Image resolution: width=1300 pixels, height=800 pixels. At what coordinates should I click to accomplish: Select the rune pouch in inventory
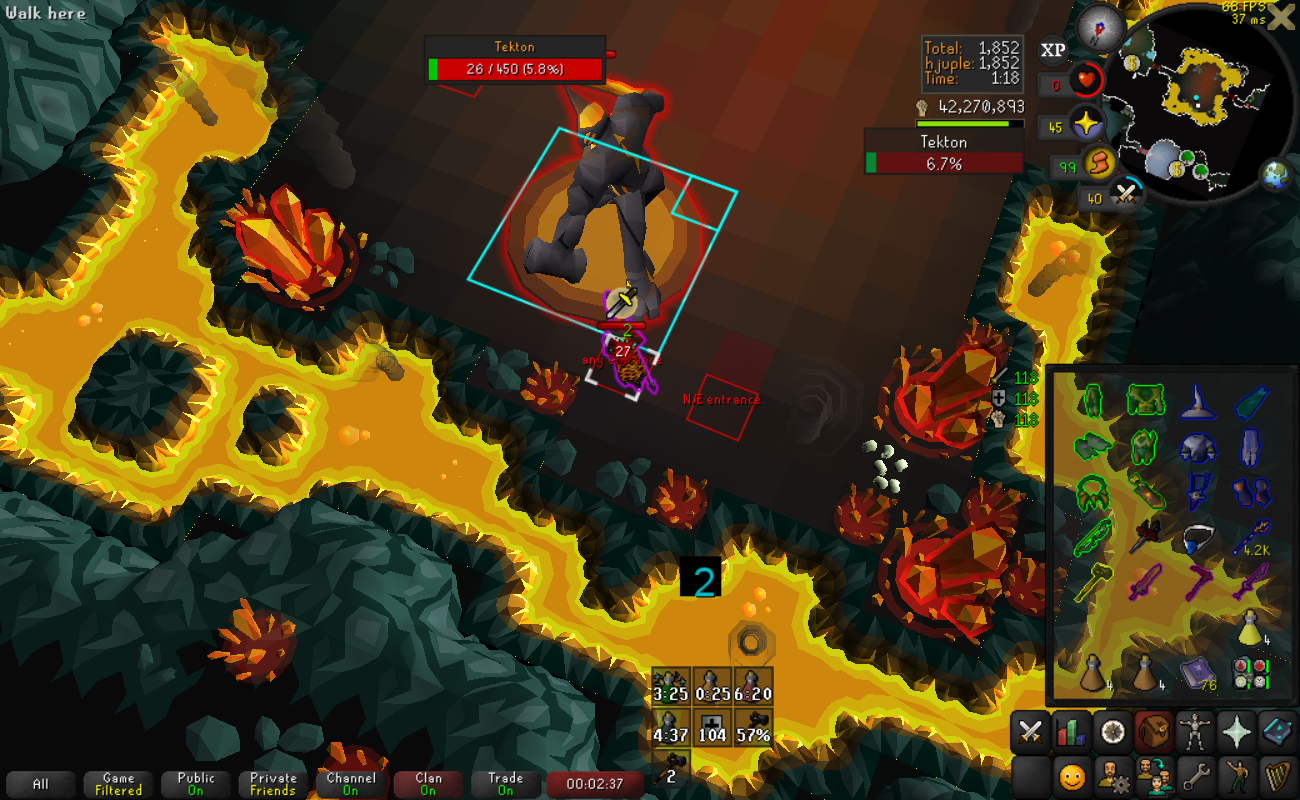pyautogui.click(x=1249, y=671)
